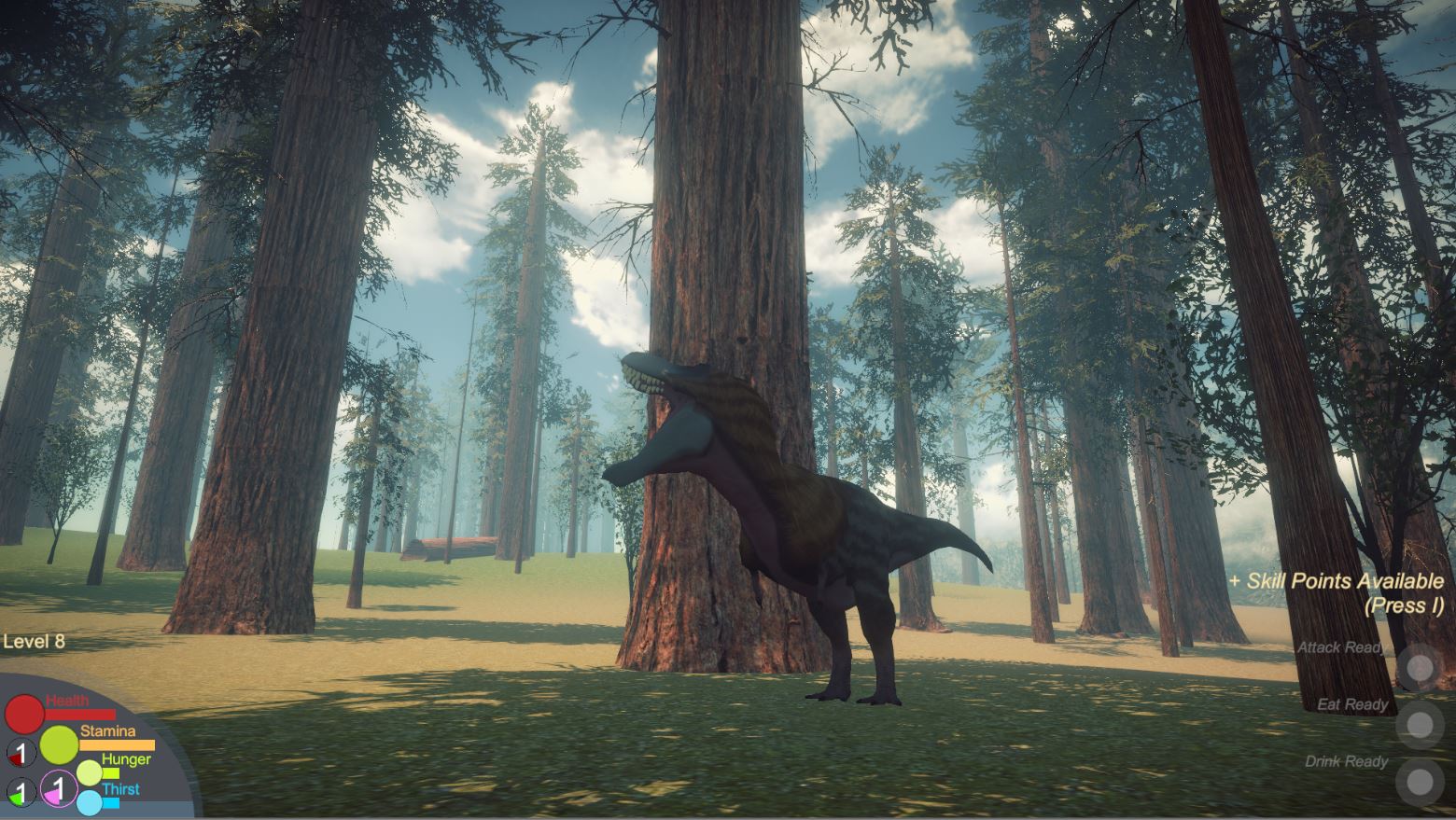Screen dimensions: 1456x820
Task: Click the Drink Ready ability icon
Action: tap(1421, 780)
